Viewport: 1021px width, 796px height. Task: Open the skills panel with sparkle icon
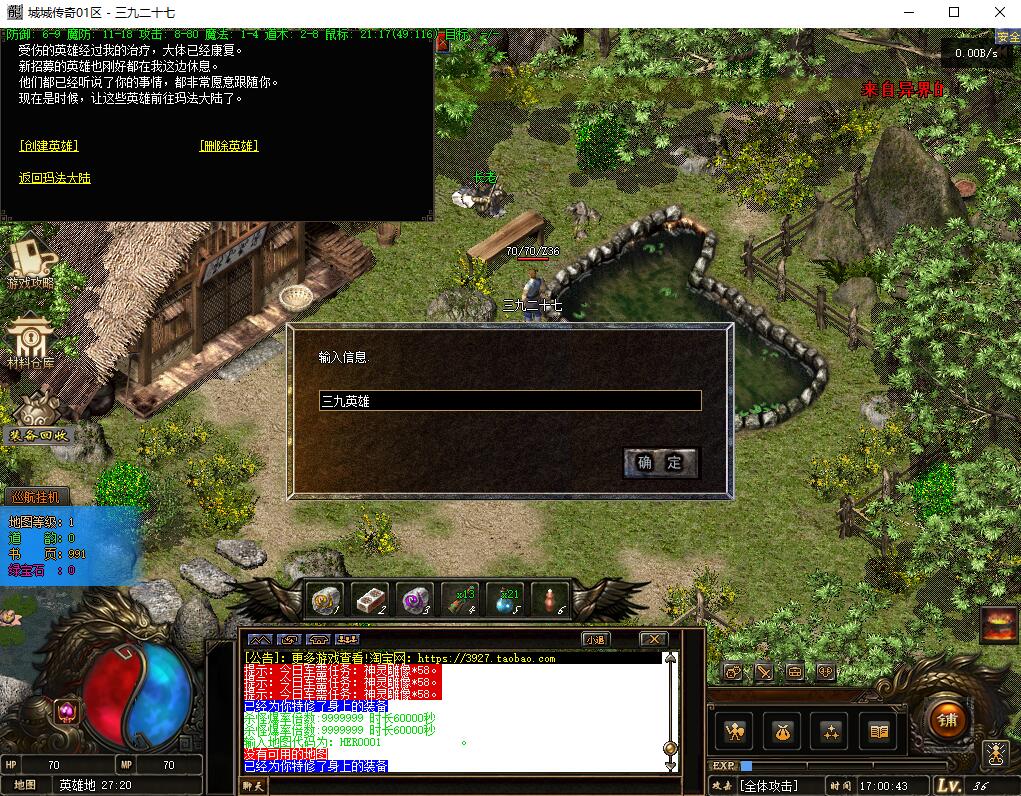click(x=831, y=732)
